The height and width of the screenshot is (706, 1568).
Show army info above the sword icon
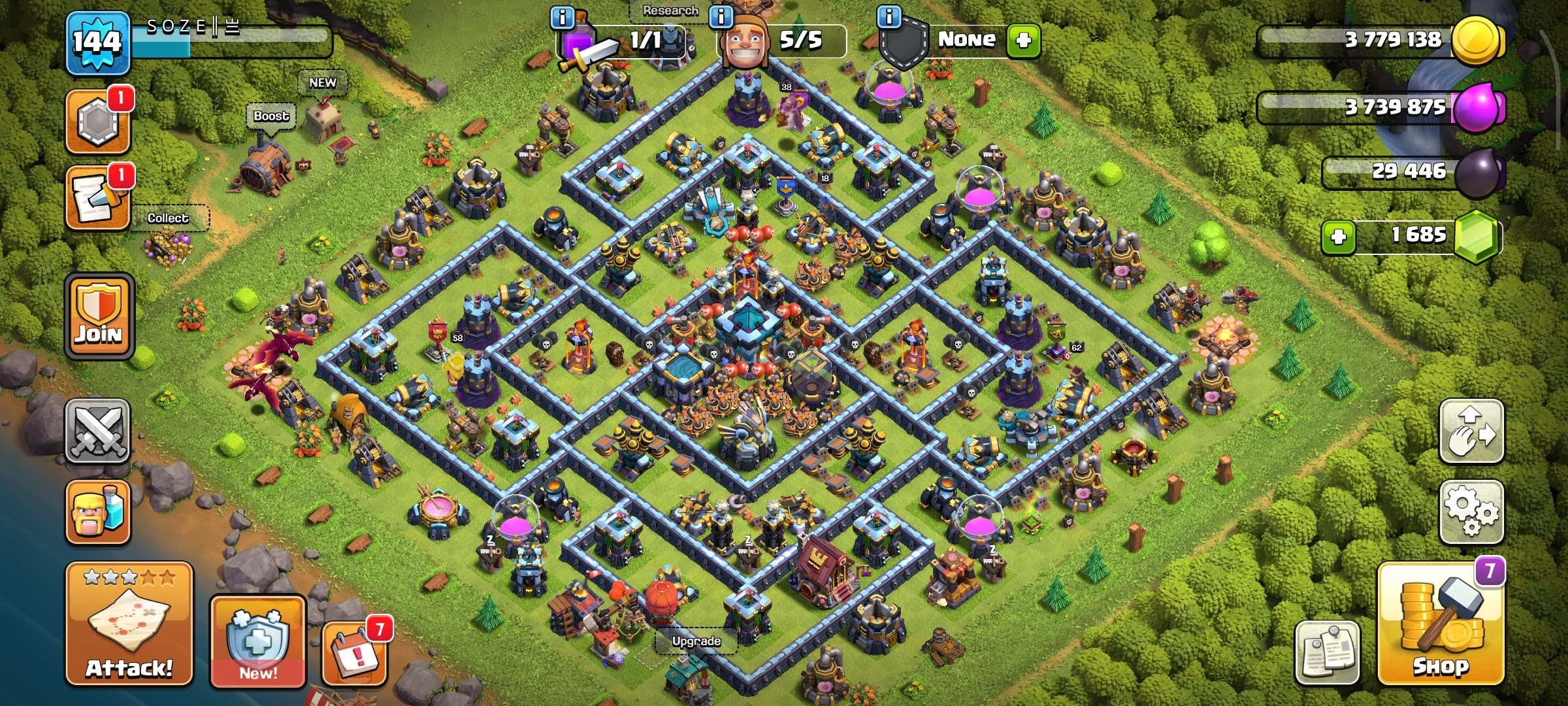[563, 17]
